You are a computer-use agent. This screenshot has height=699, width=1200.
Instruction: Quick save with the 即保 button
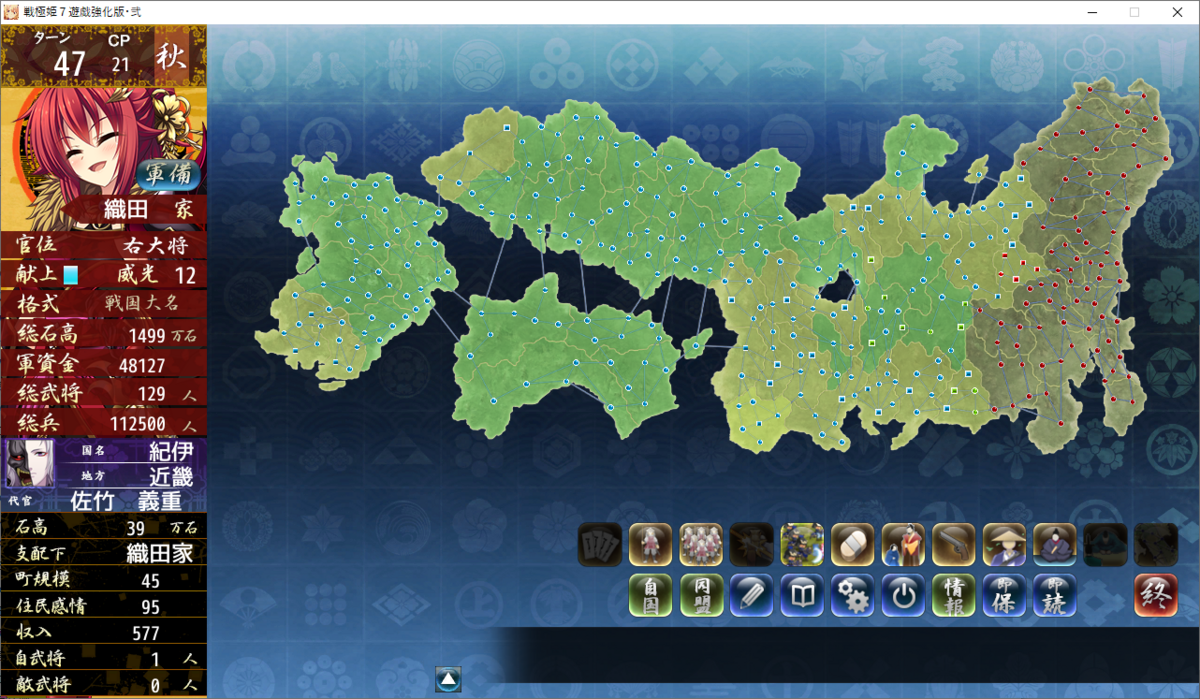point(1004,595)
